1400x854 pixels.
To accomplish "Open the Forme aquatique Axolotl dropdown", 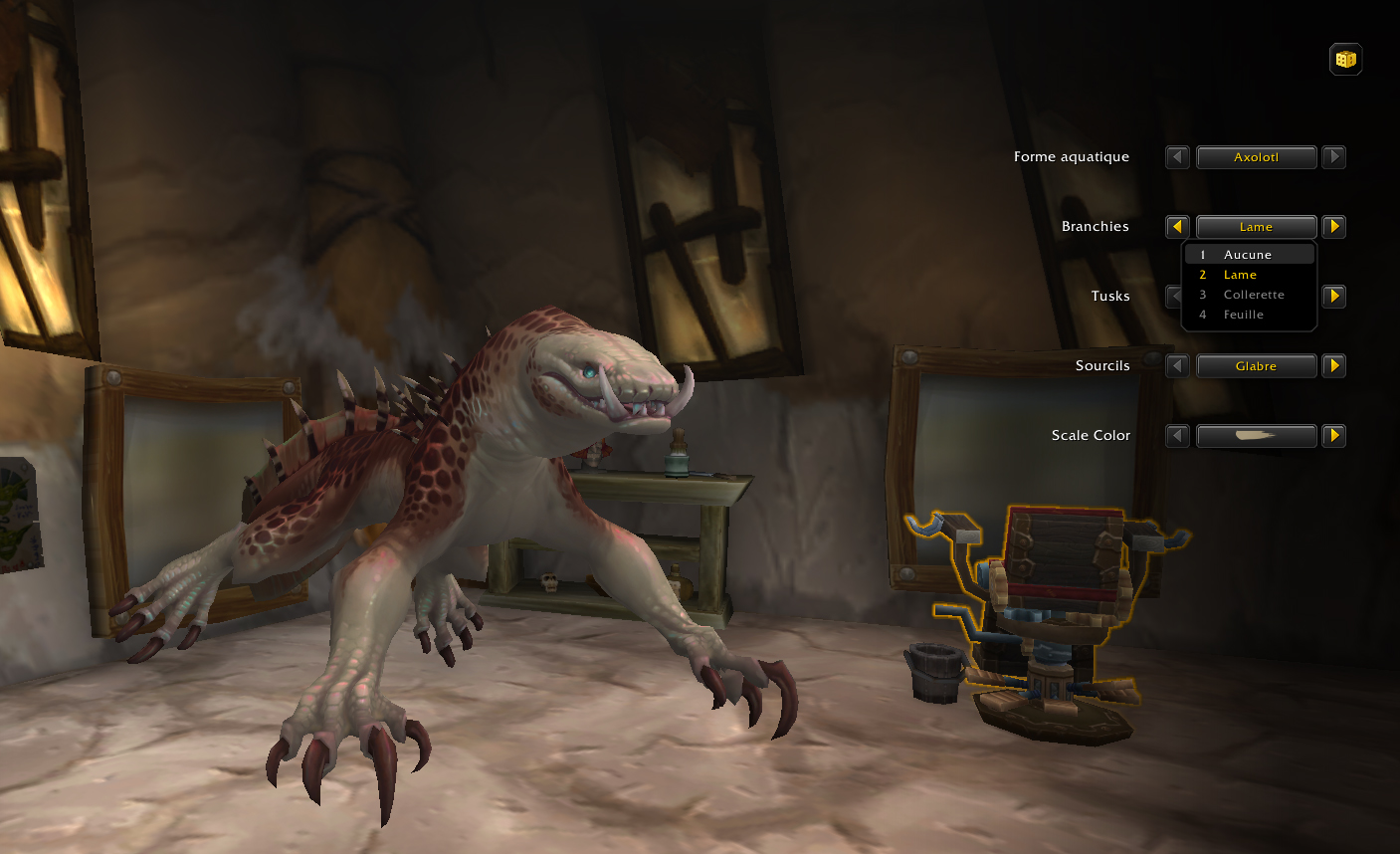I will tap(1256, 157).
